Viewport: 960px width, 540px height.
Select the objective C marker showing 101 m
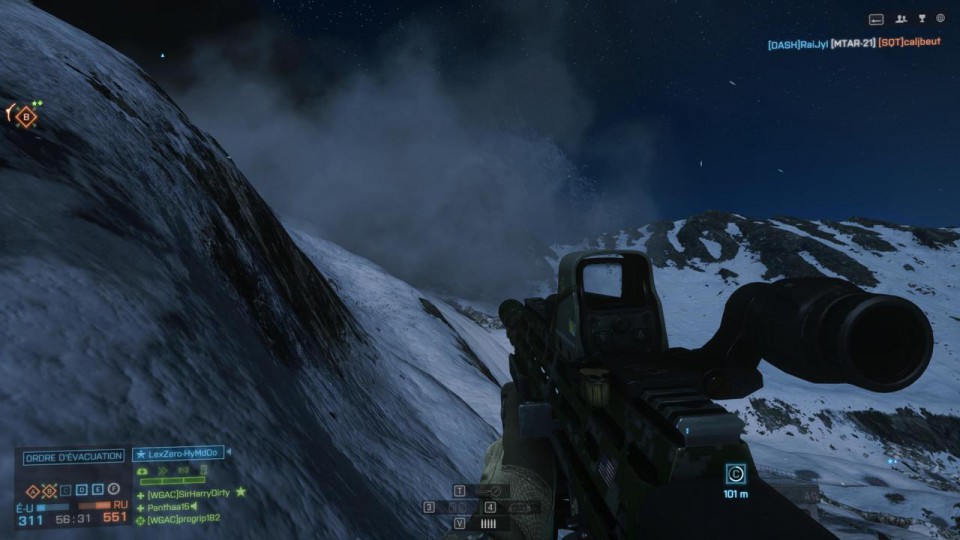(736, 474)
